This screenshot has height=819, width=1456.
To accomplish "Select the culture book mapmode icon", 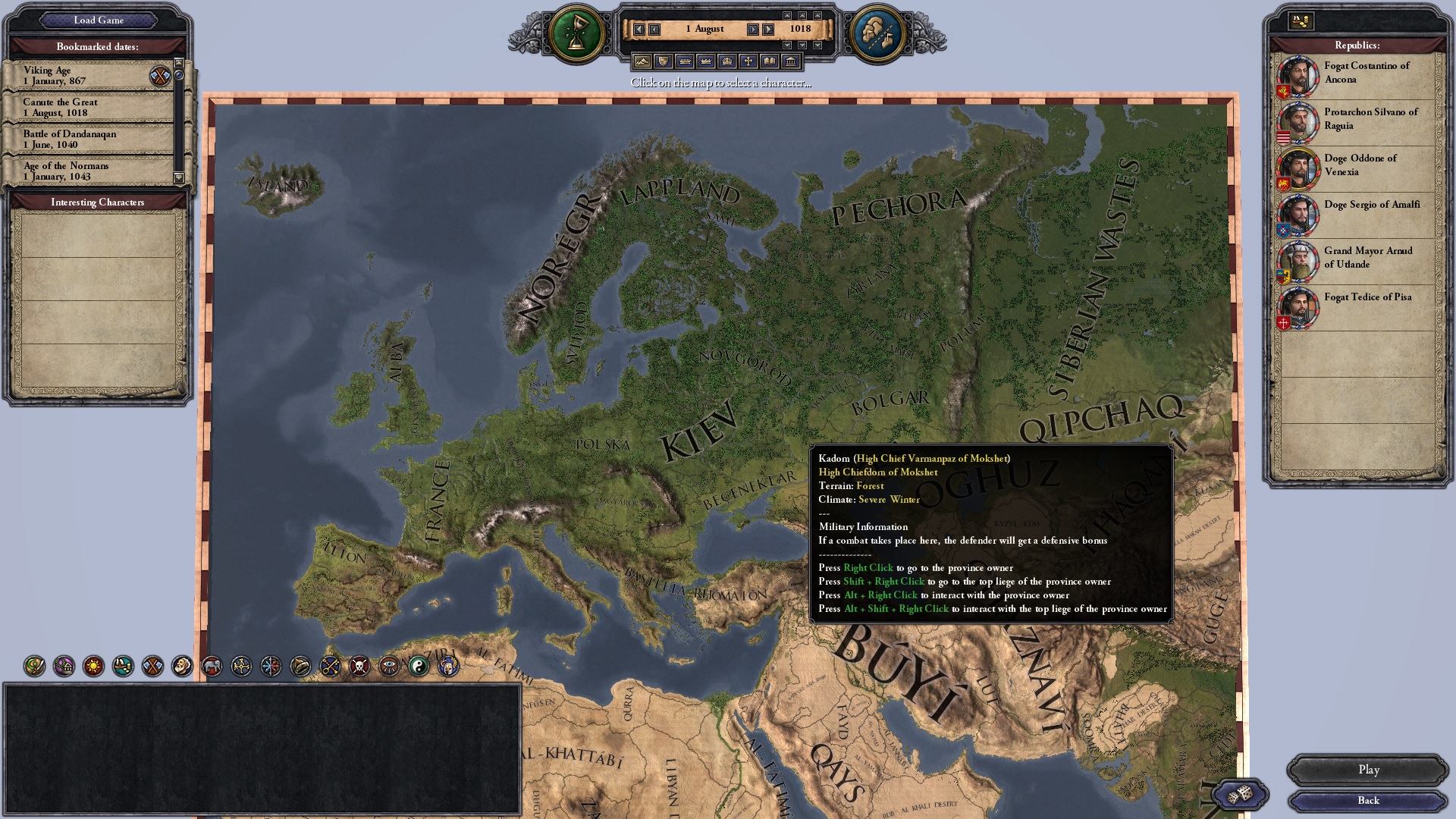I will pyautogui.click(x=770, y=61).
